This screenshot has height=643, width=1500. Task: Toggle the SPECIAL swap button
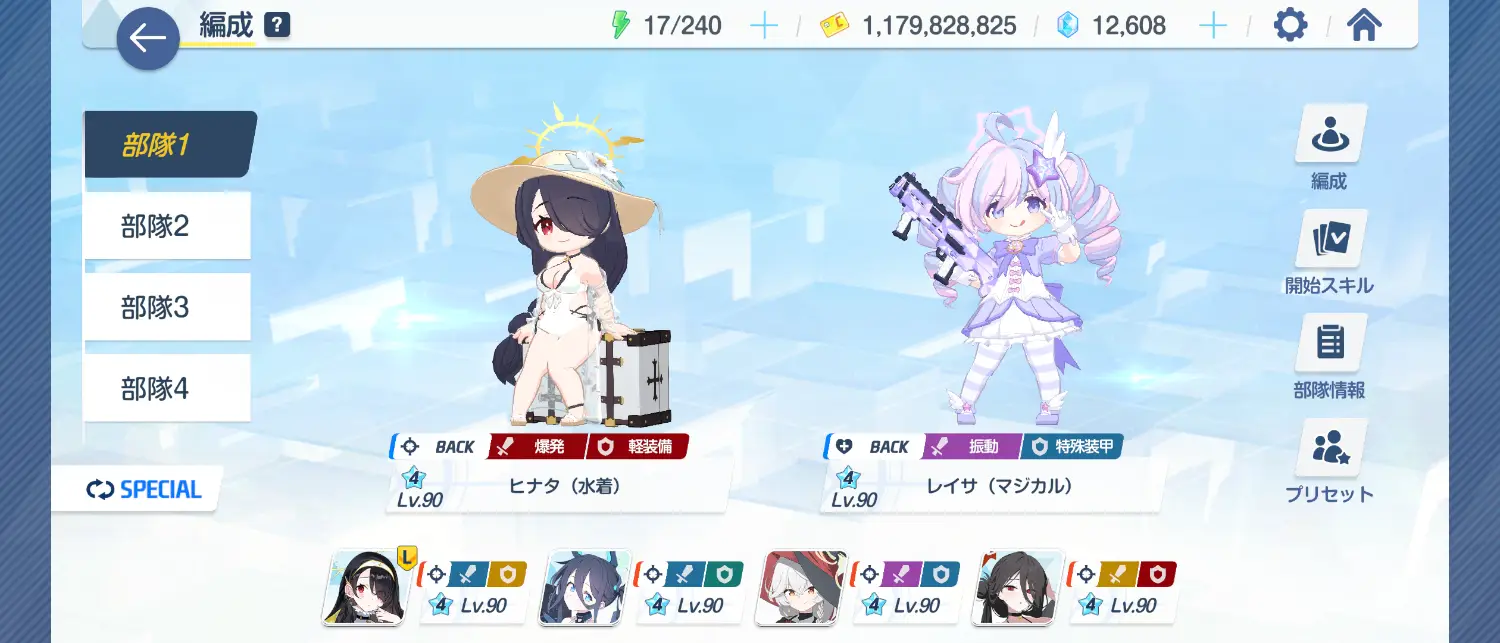144,490
